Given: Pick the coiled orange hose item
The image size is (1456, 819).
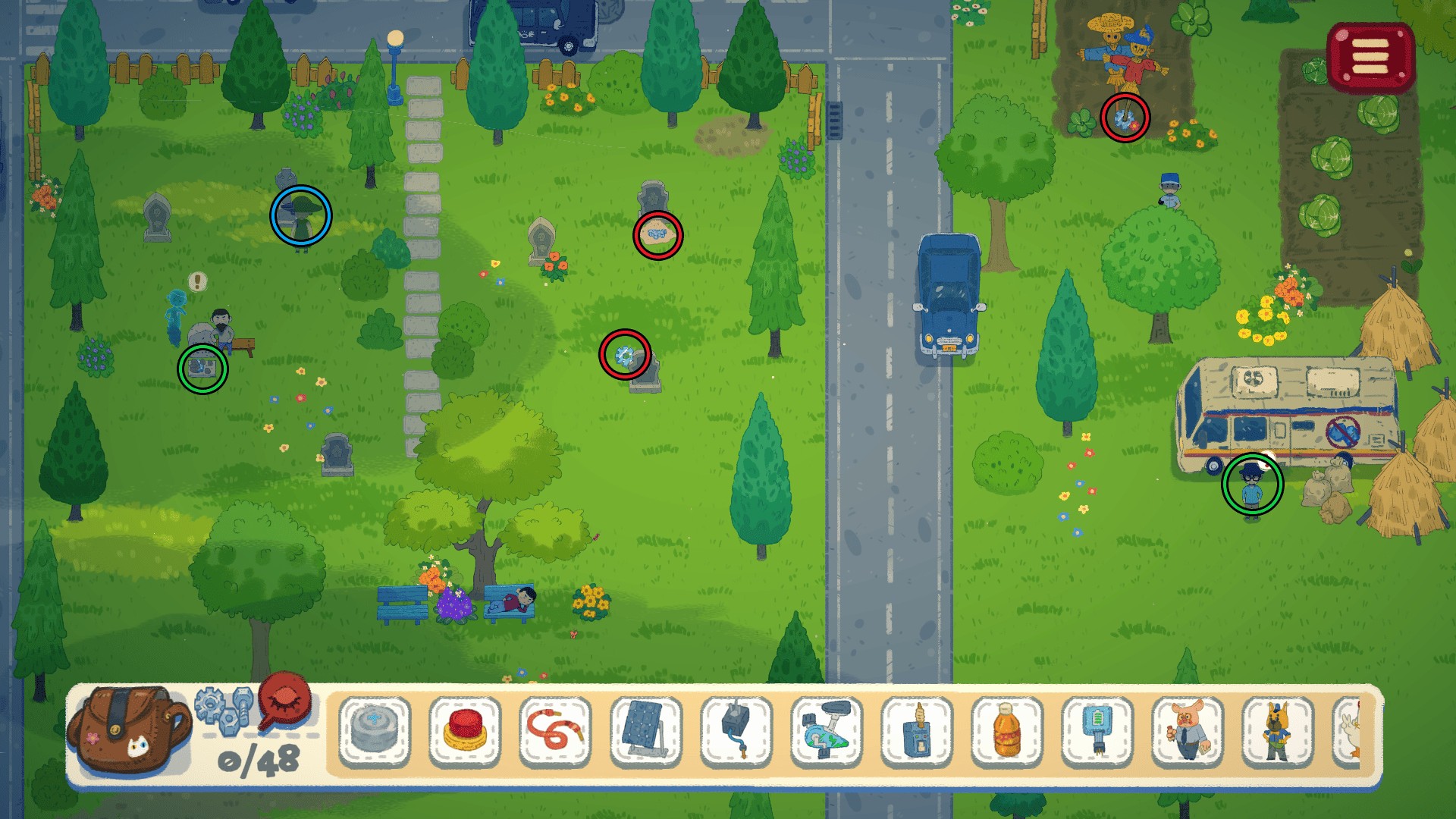Looking at the screenshot, I should pos(556,731).
